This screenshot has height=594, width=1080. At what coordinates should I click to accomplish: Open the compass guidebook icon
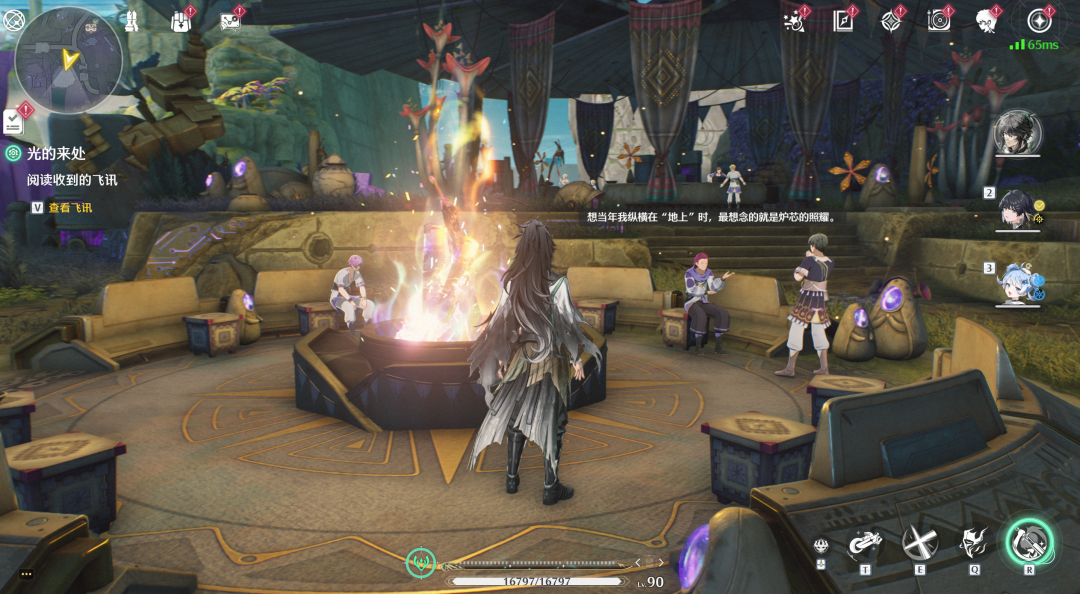[x=843, y=20]
